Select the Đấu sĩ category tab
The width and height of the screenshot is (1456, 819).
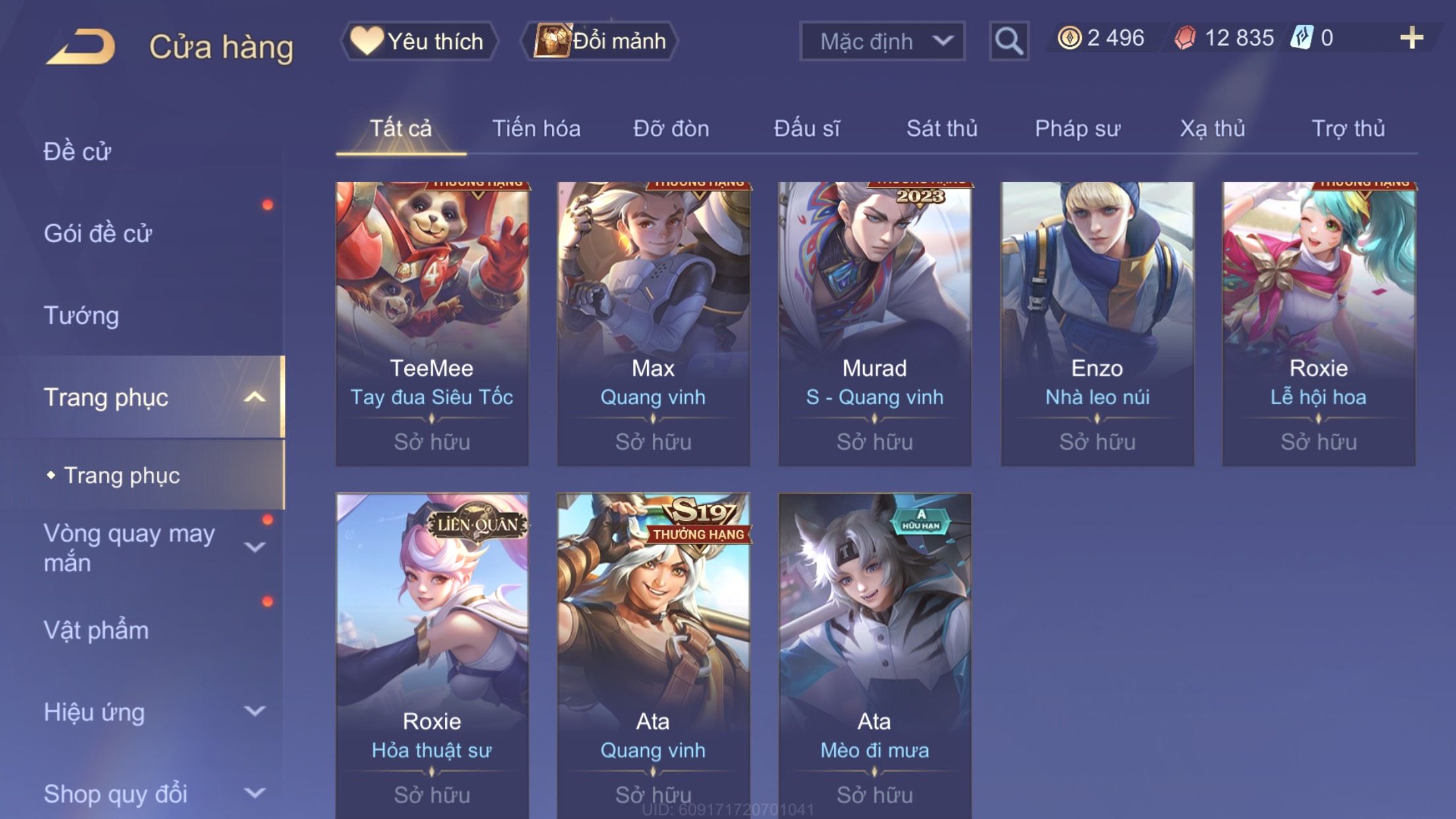click(x=806, y=129)
